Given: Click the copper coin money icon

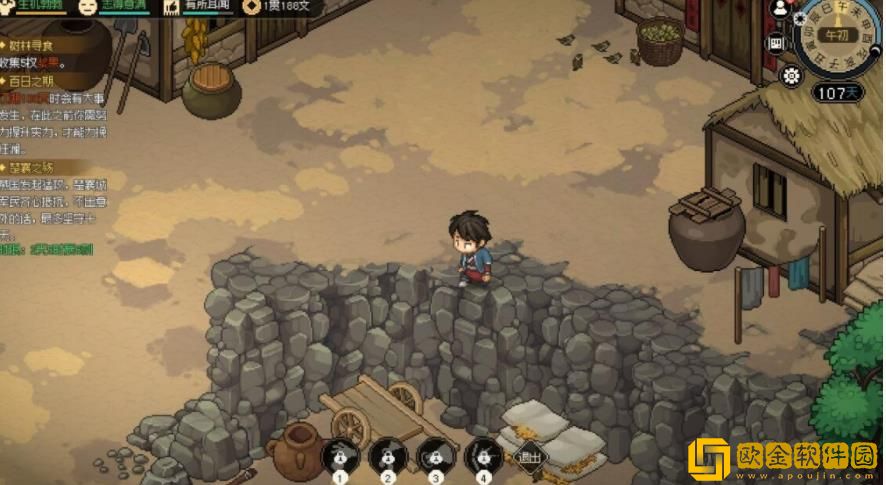Looking at the screenshot, I should pos(251,6).
